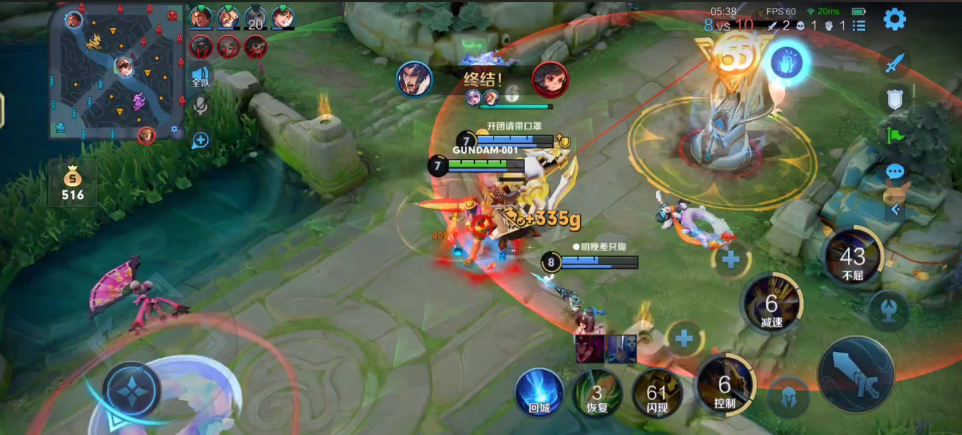962x435 pixels.
Task: Use the 恢复 heal skill
Action: pyautogui.click(x=597, y=392)
